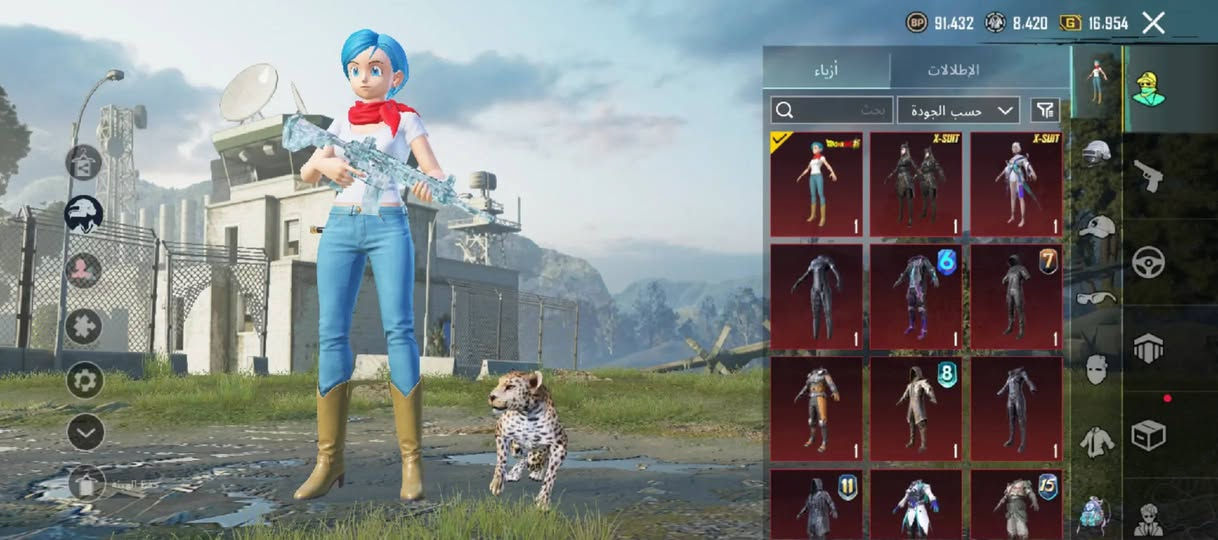Open the حسب الجودة sort dropdown
This screenshot has height=540, width=1218.
tap(957, 110)
